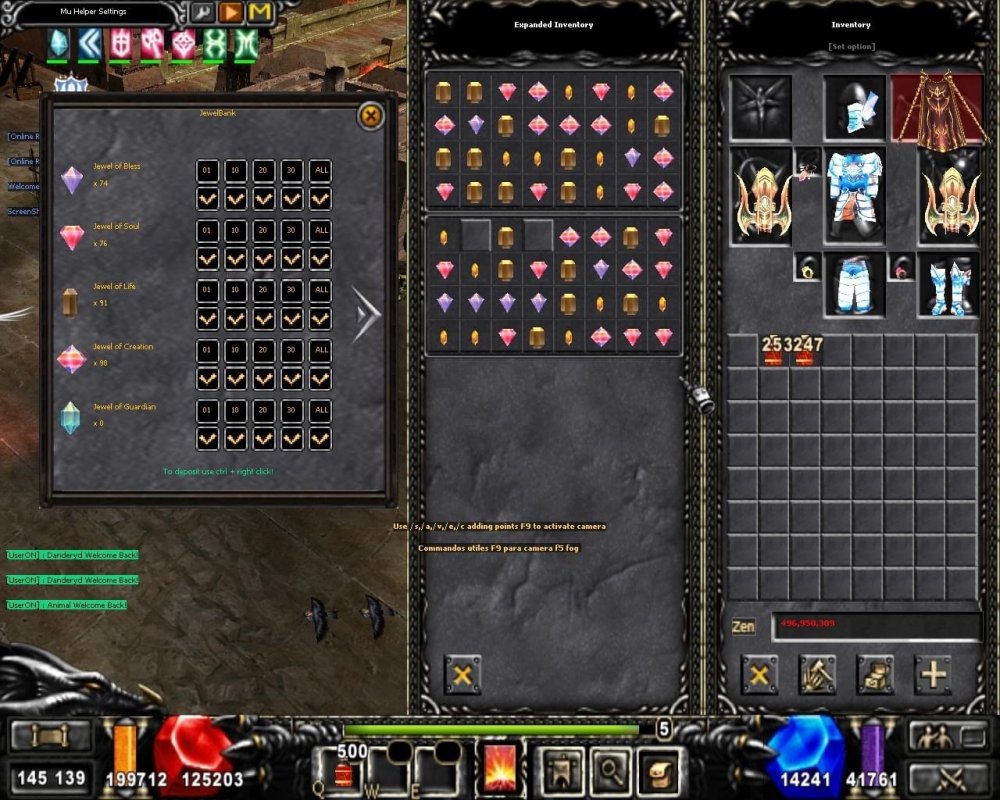Select the equipped white armor chest piece
Screen dimensions: 1000x800
(855, 195)
